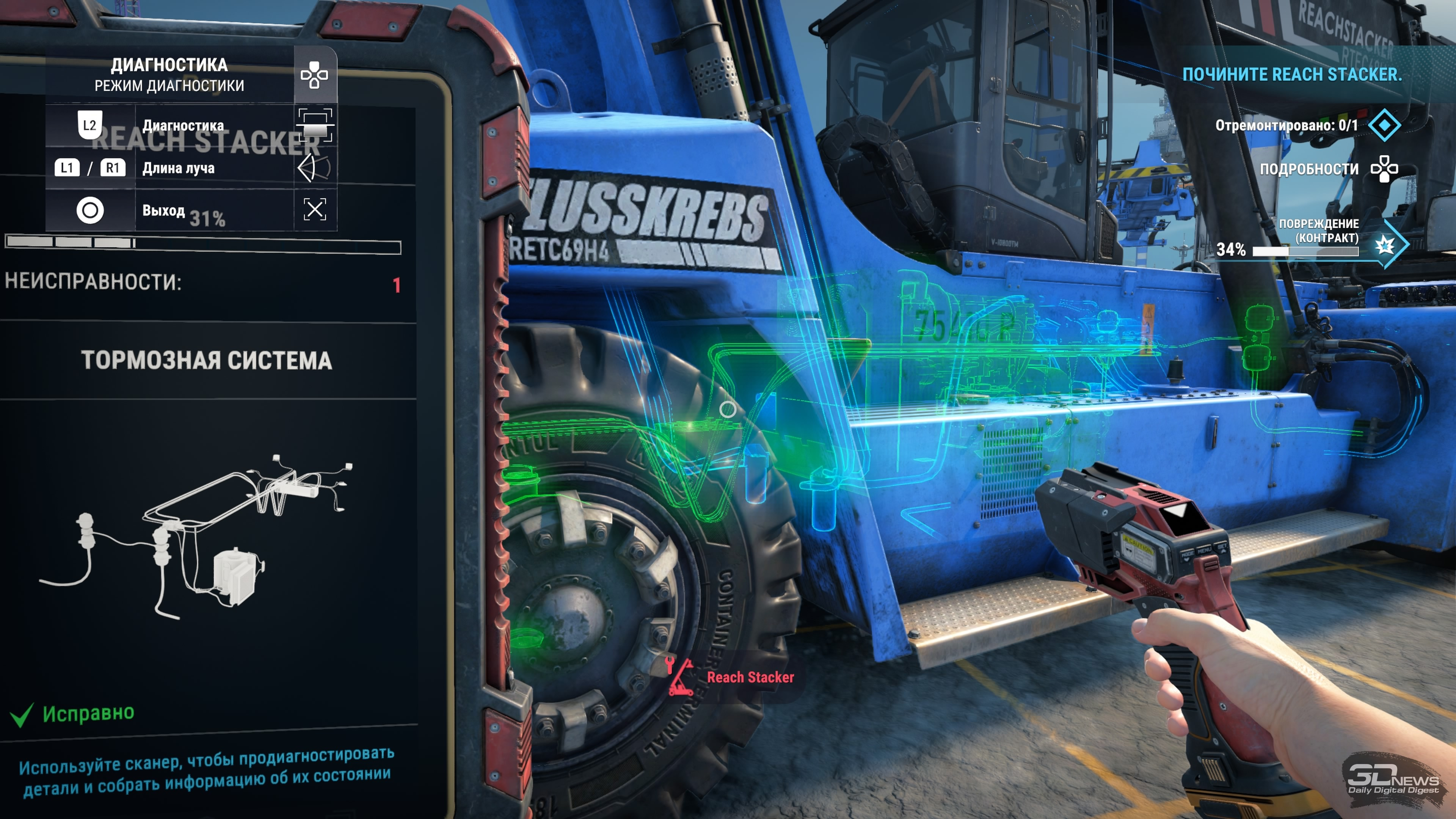Viewport: 1456px width, 819px height.
Task: Choose the Длина луча beam length option
Action: (178, 168)
